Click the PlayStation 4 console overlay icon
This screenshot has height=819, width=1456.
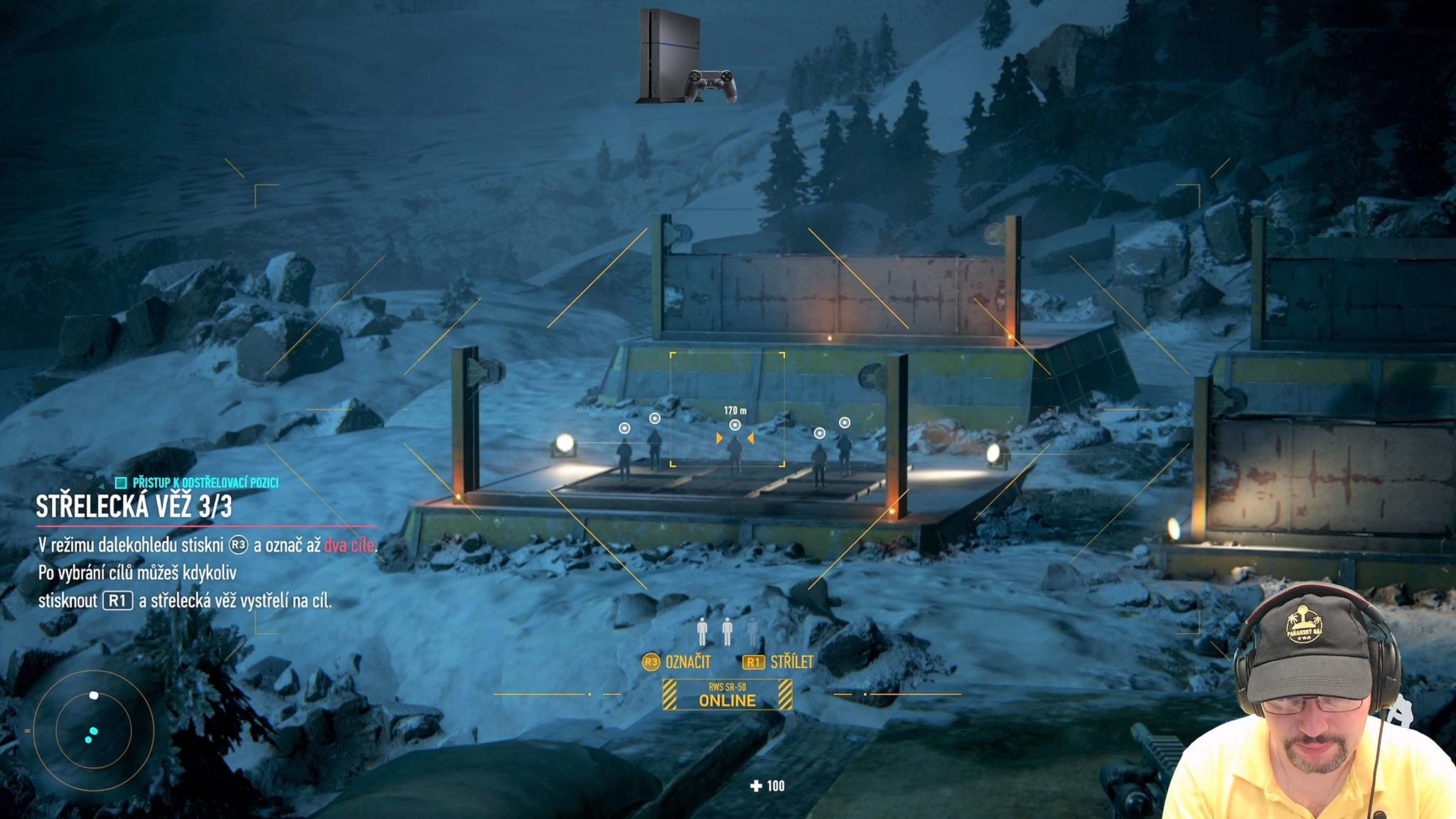685,57
